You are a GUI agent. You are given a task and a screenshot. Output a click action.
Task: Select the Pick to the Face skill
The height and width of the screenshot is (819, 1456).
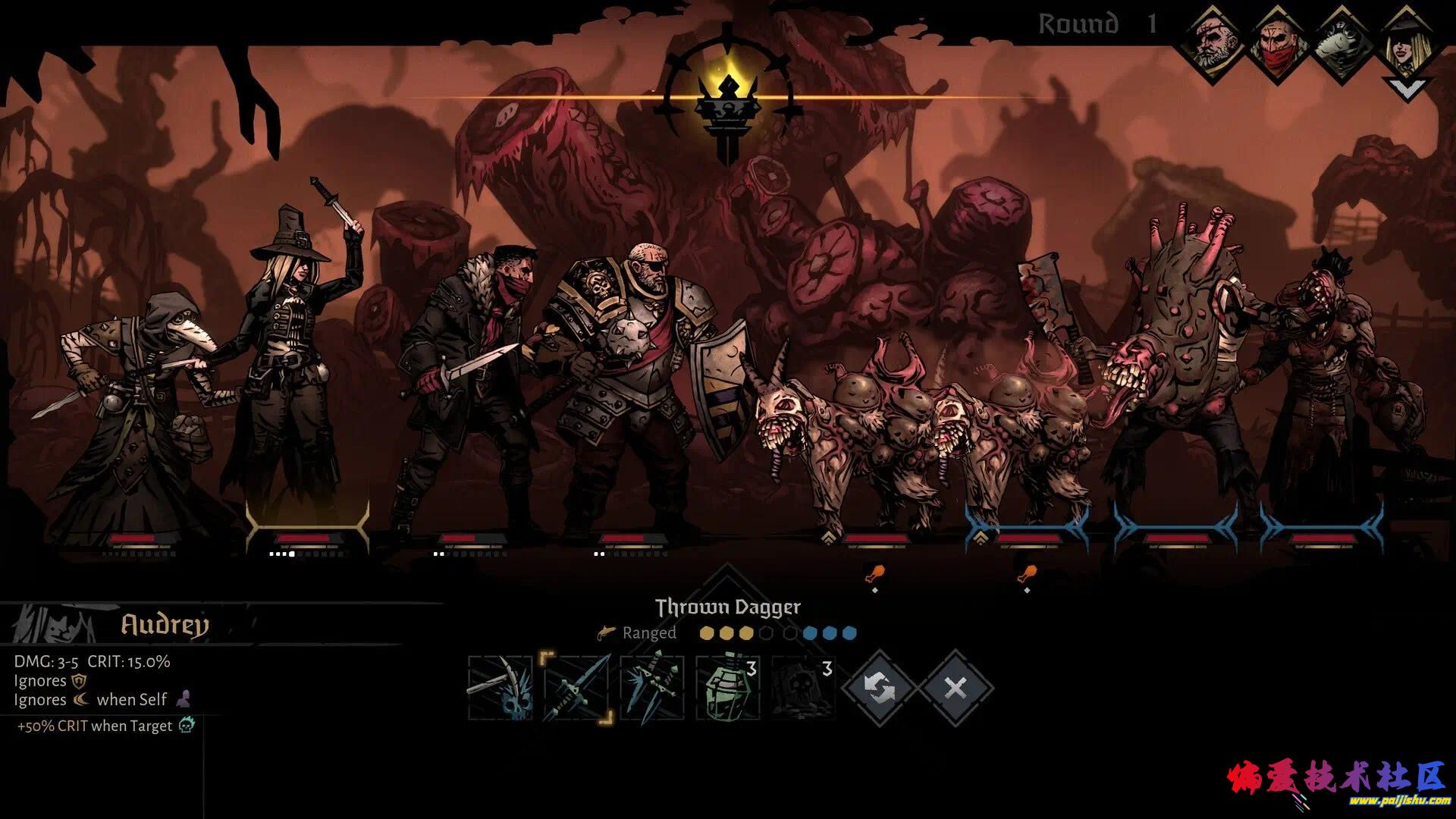500,688
